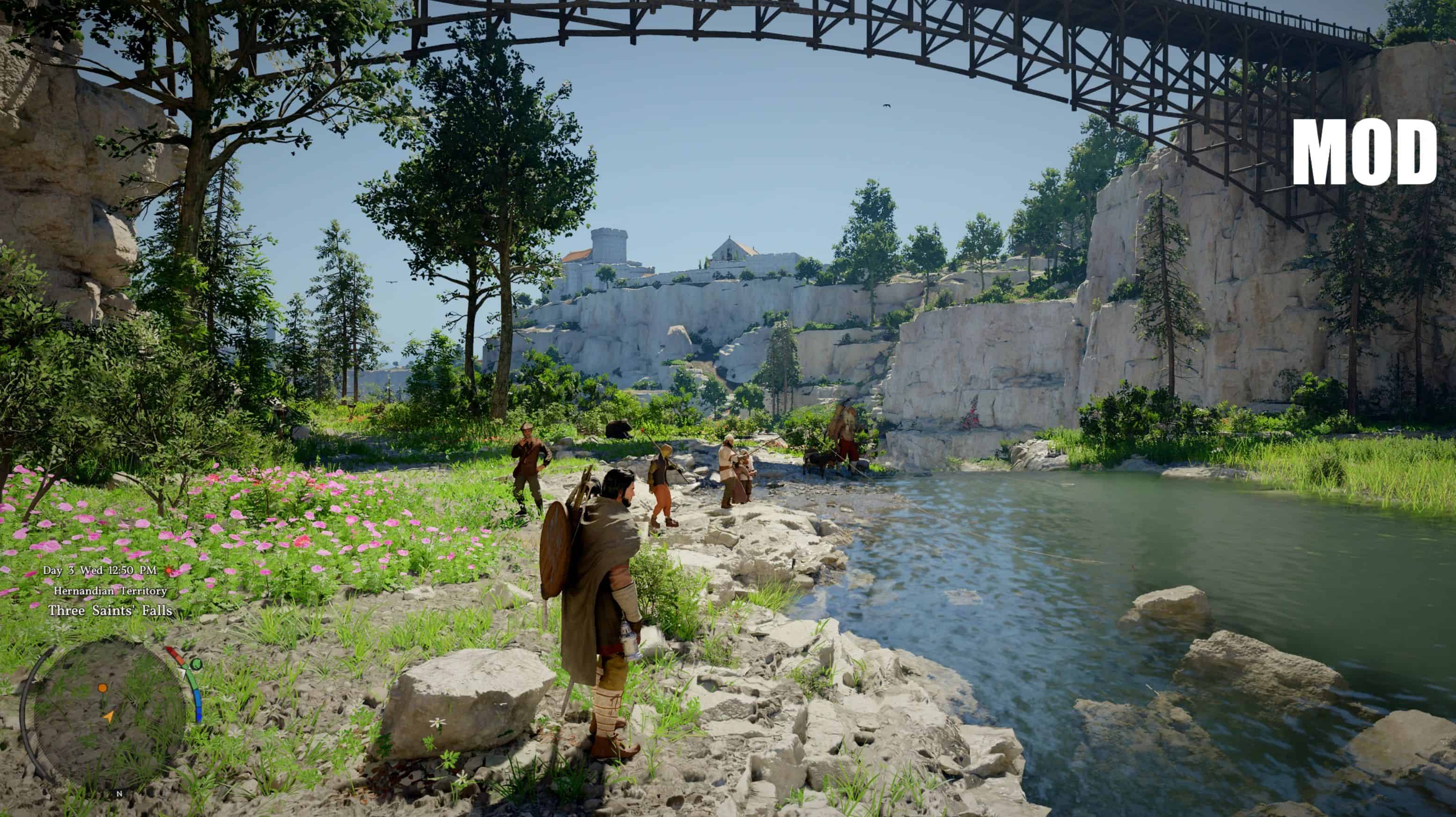Click the orange marker on the minimap
This screenshot has height=817, width=1456.
(x=103, y=688)
